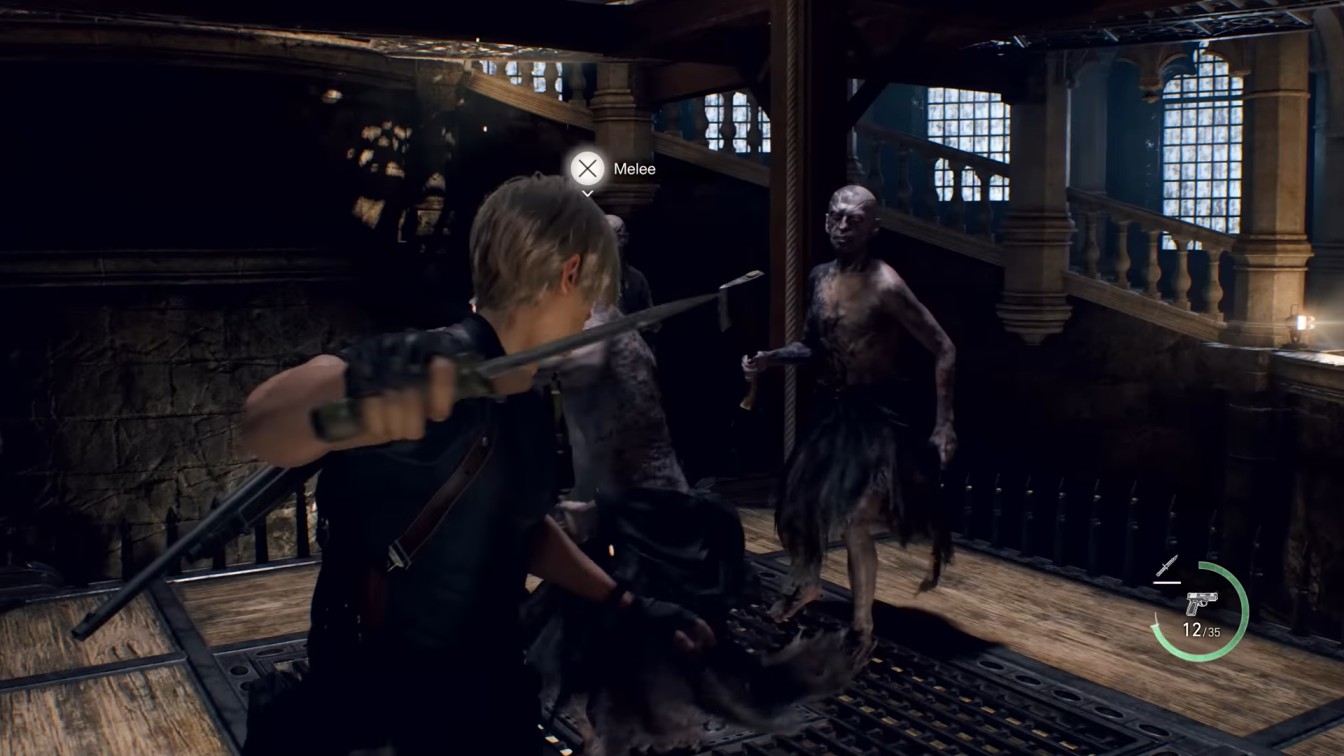
Task: Click the ammo counter showing 12/35
Action: 1201,628
